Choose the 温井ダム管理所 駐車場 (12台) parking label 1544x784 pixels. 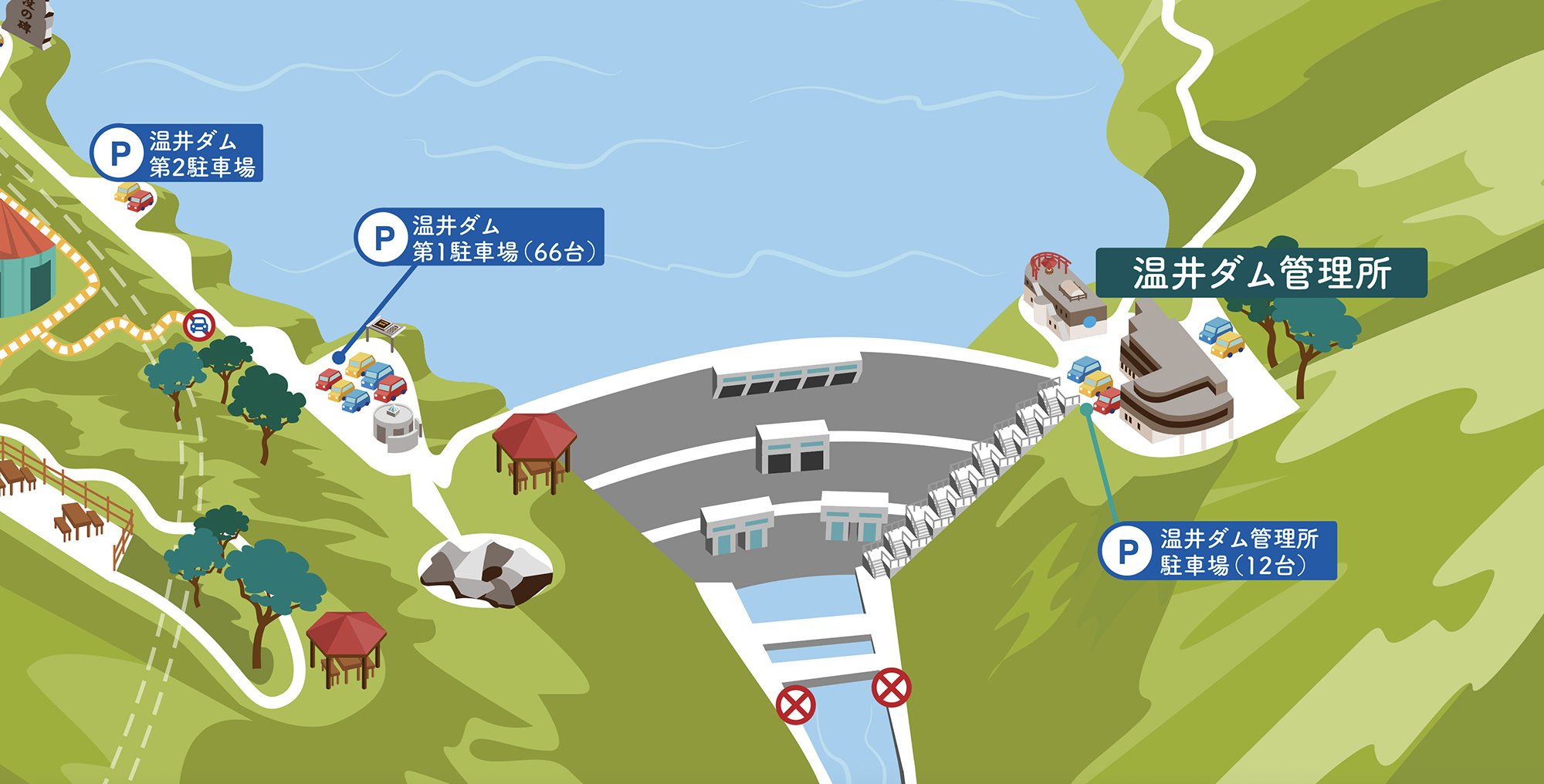coord(1218,551)
